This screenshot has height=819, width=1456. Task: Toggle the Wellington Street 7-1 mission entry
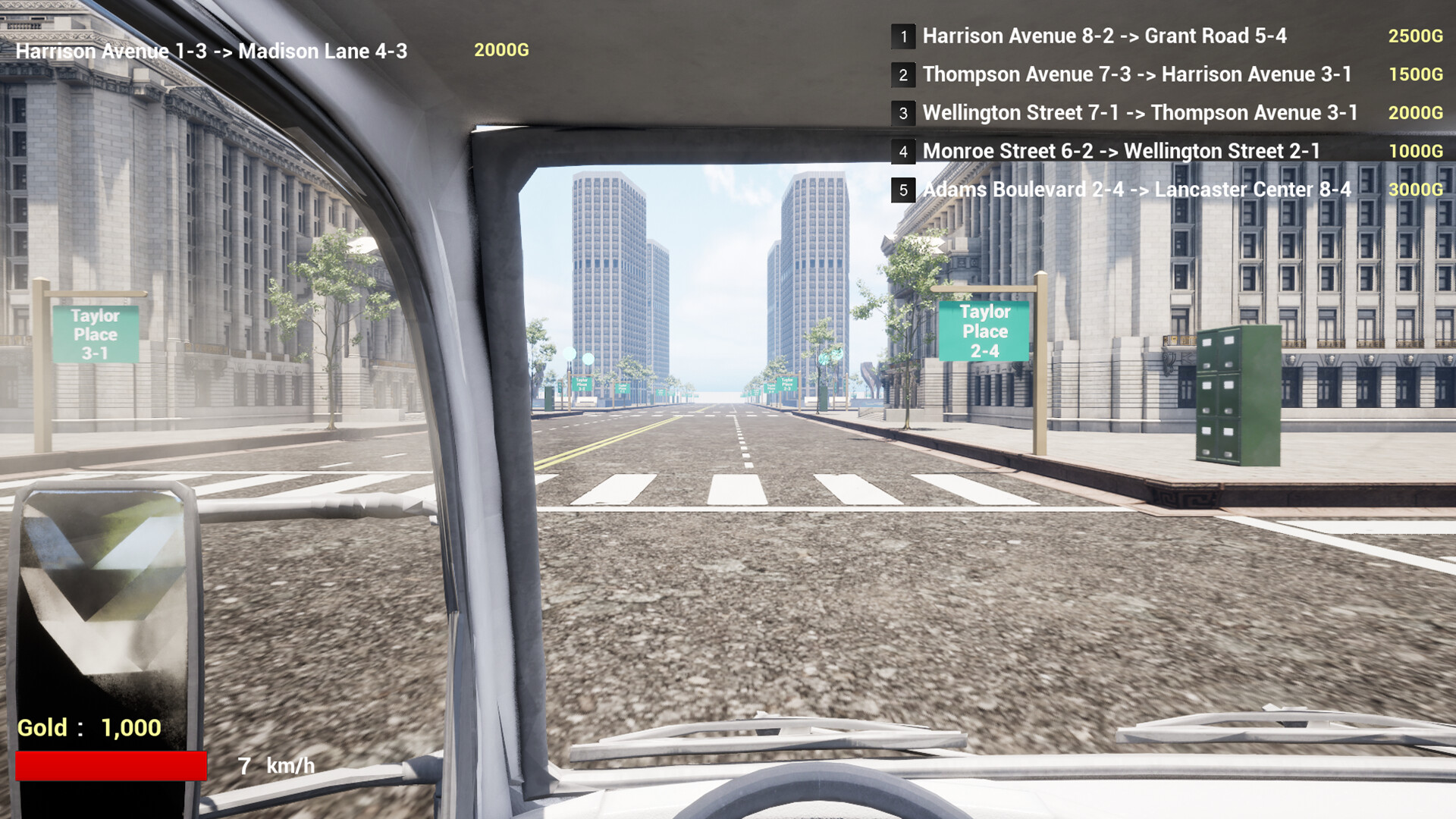(x=1139, y=112)
